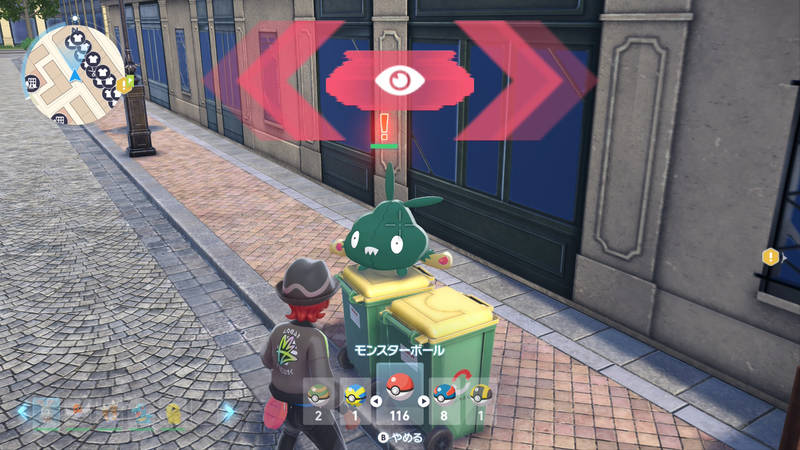The width and height of the screenshot is (800, 450).
Task: Click the yellow exclamation marker beside the minimap
Action: pyautogui.click(x=124, y=85)
